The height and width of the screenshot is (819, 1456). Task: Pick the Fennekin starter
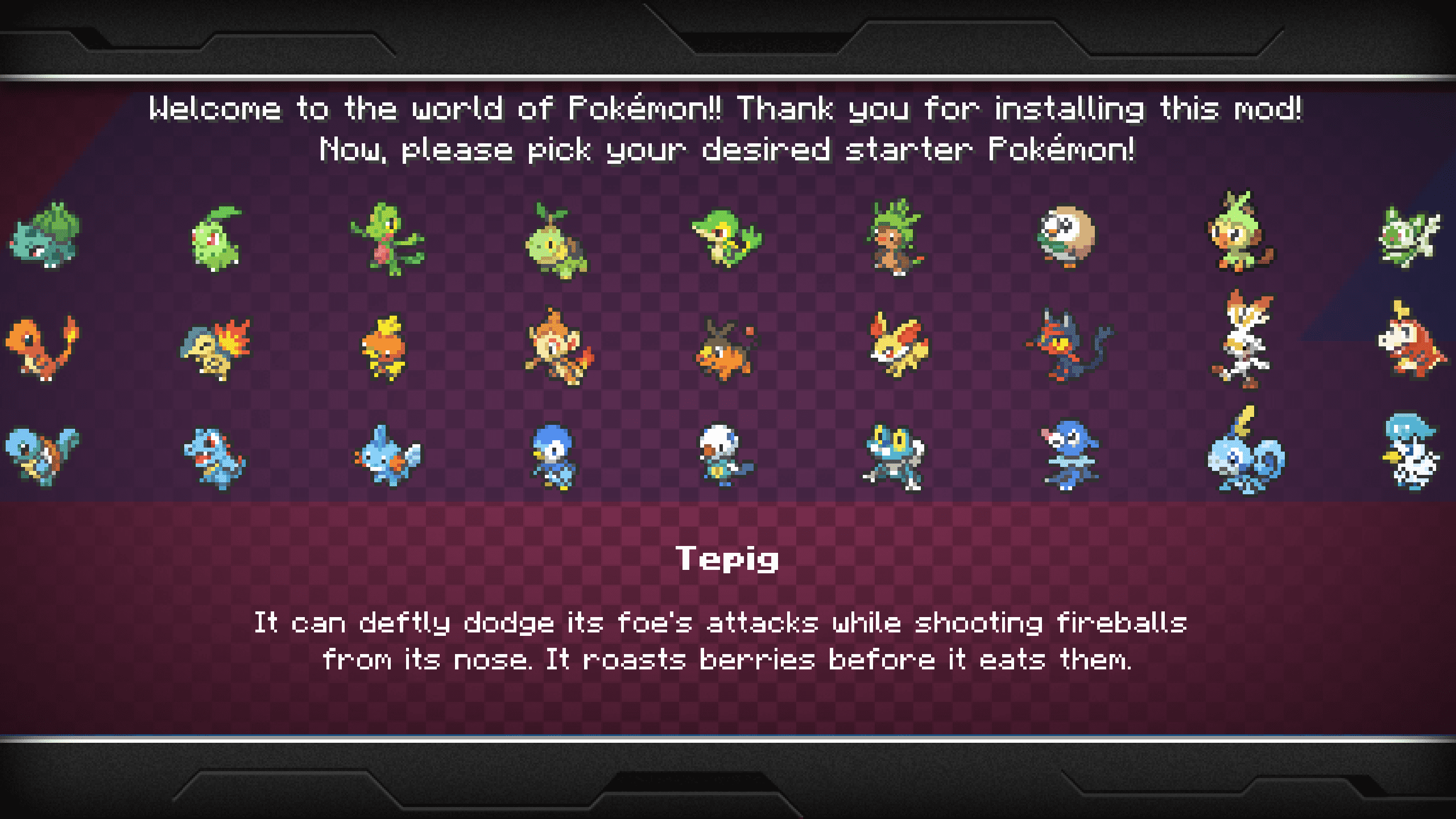897,345
